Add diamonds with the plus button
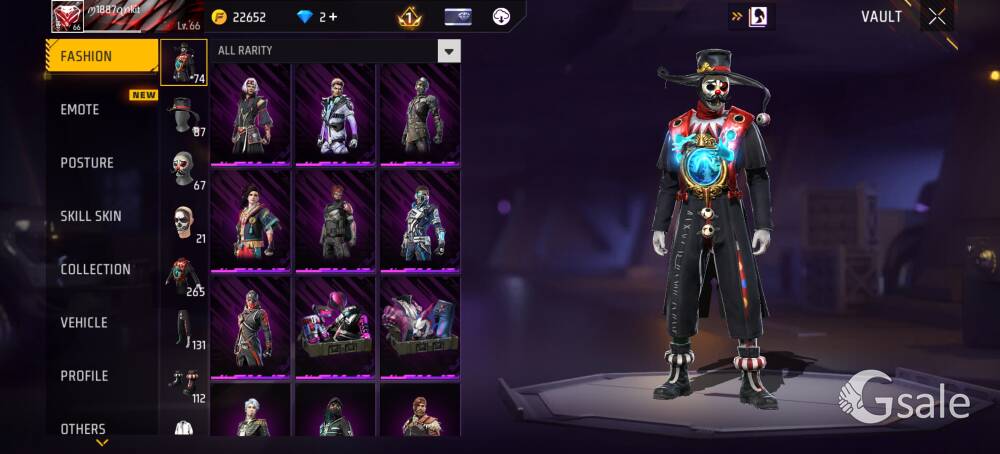This screenshot has width=1000, height=454. click(332, 17)
